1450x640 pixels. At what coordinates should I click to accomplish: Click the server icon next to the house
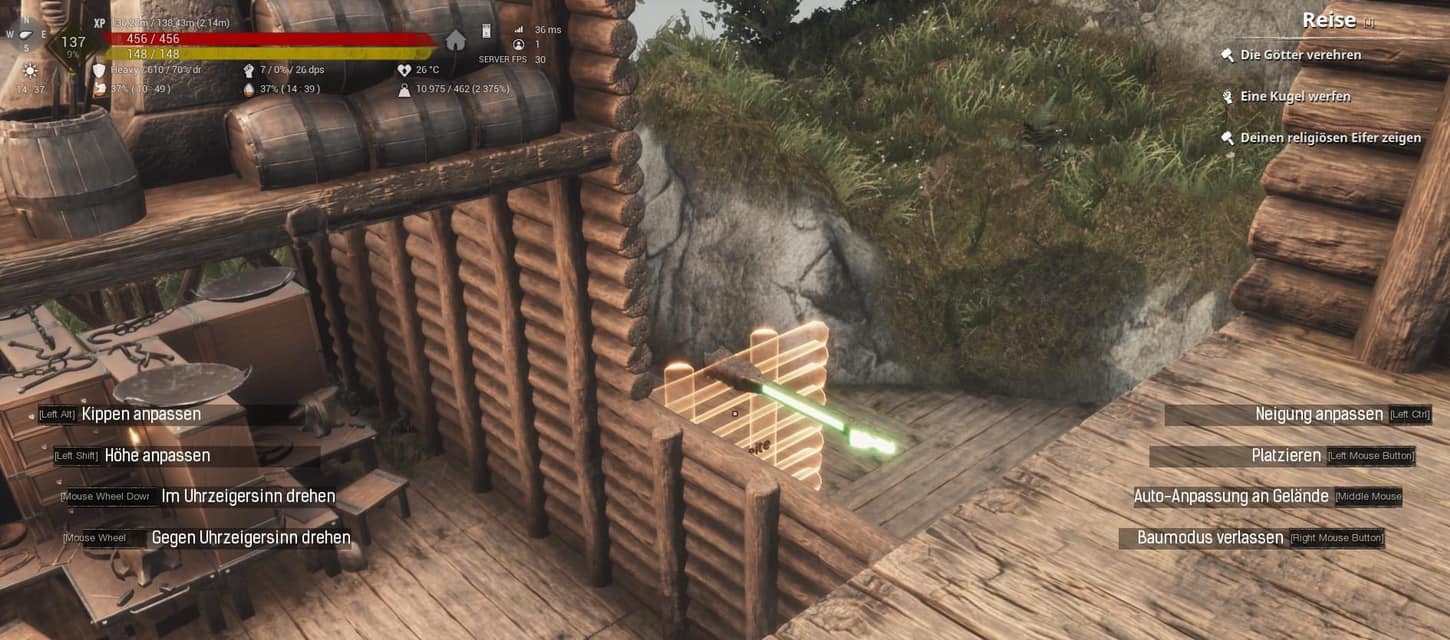487,31
